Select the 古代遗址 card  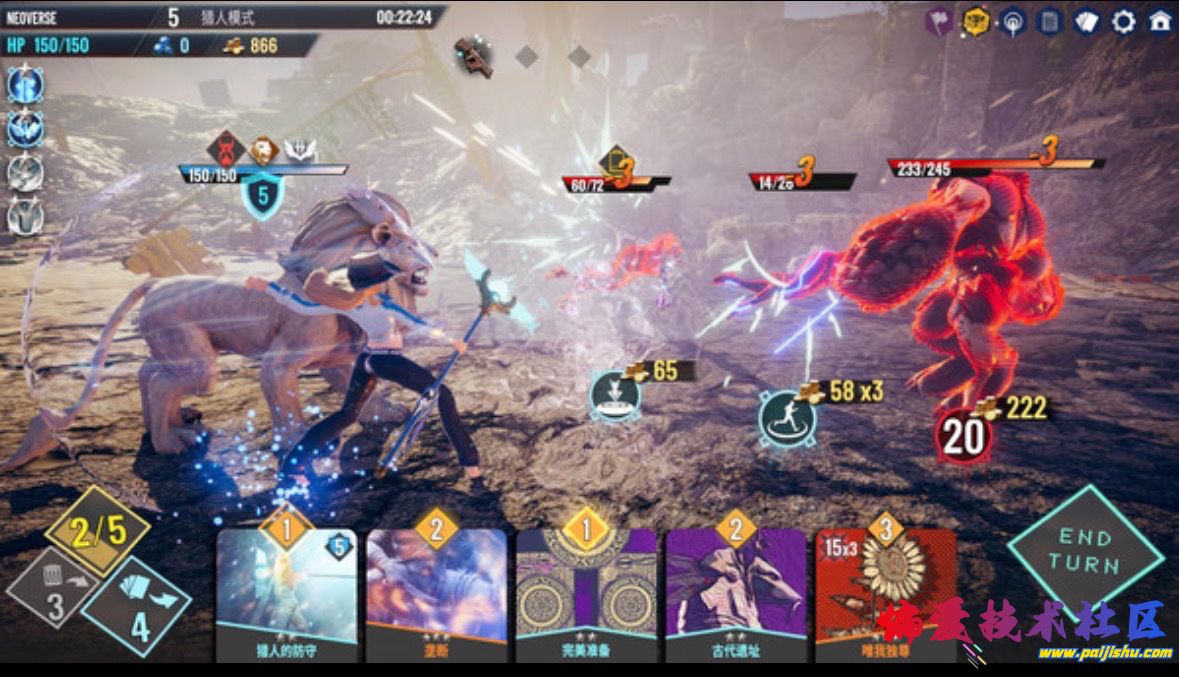736,590
